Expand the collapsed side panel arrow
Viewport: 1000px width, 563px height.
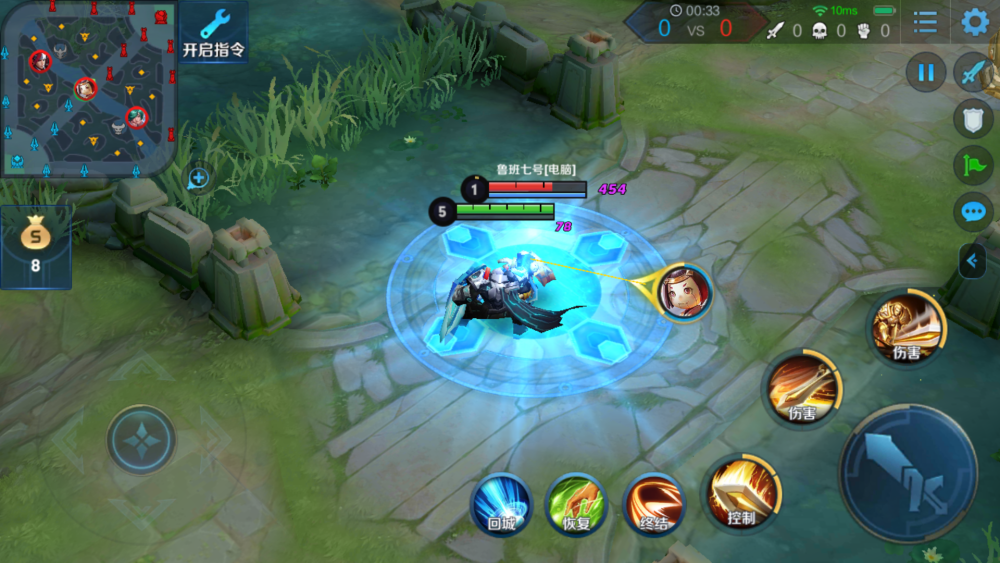tap(972, 261)
